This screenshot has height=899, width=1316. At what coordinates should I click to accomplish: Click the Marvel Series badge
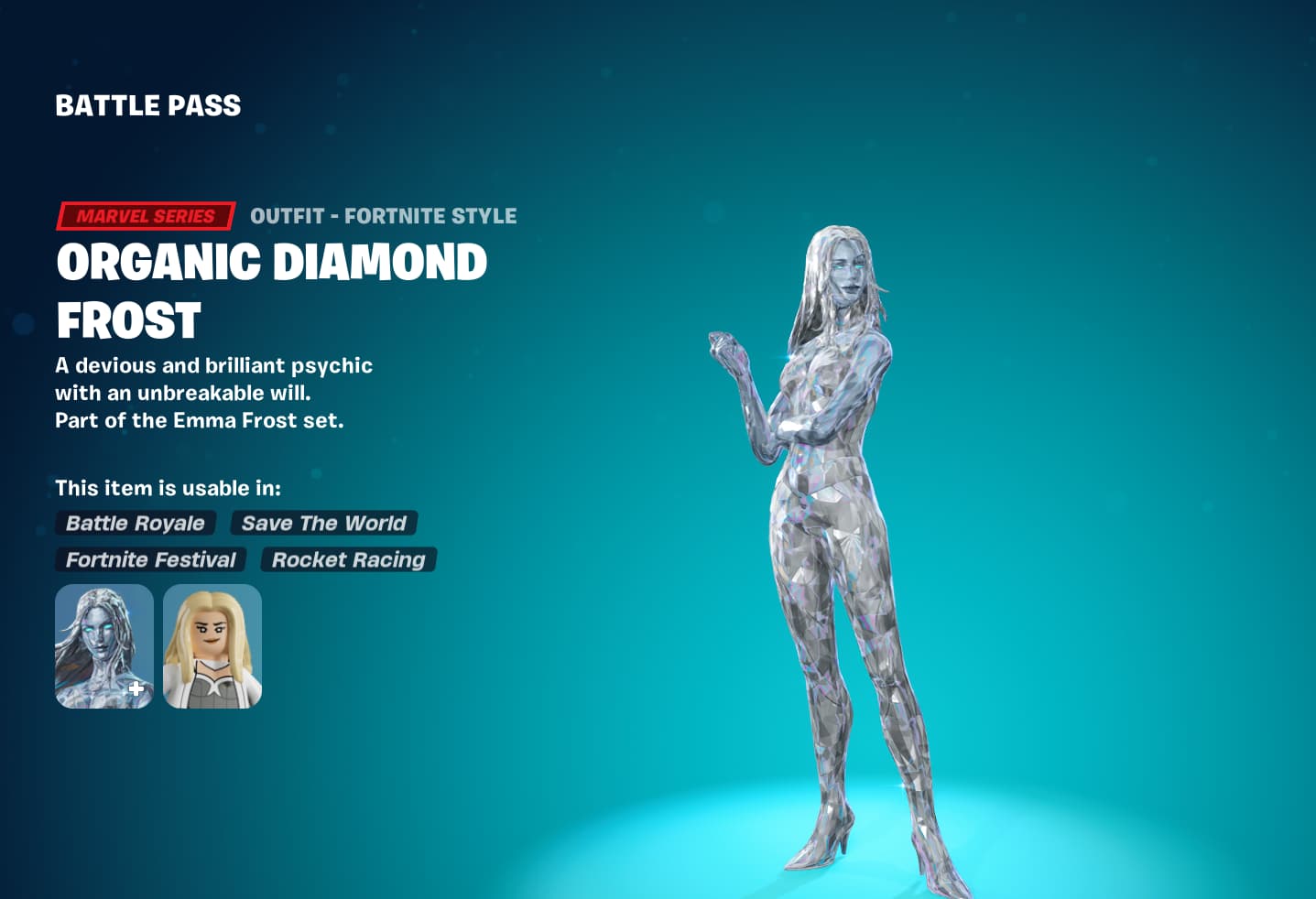coord(144,216)
